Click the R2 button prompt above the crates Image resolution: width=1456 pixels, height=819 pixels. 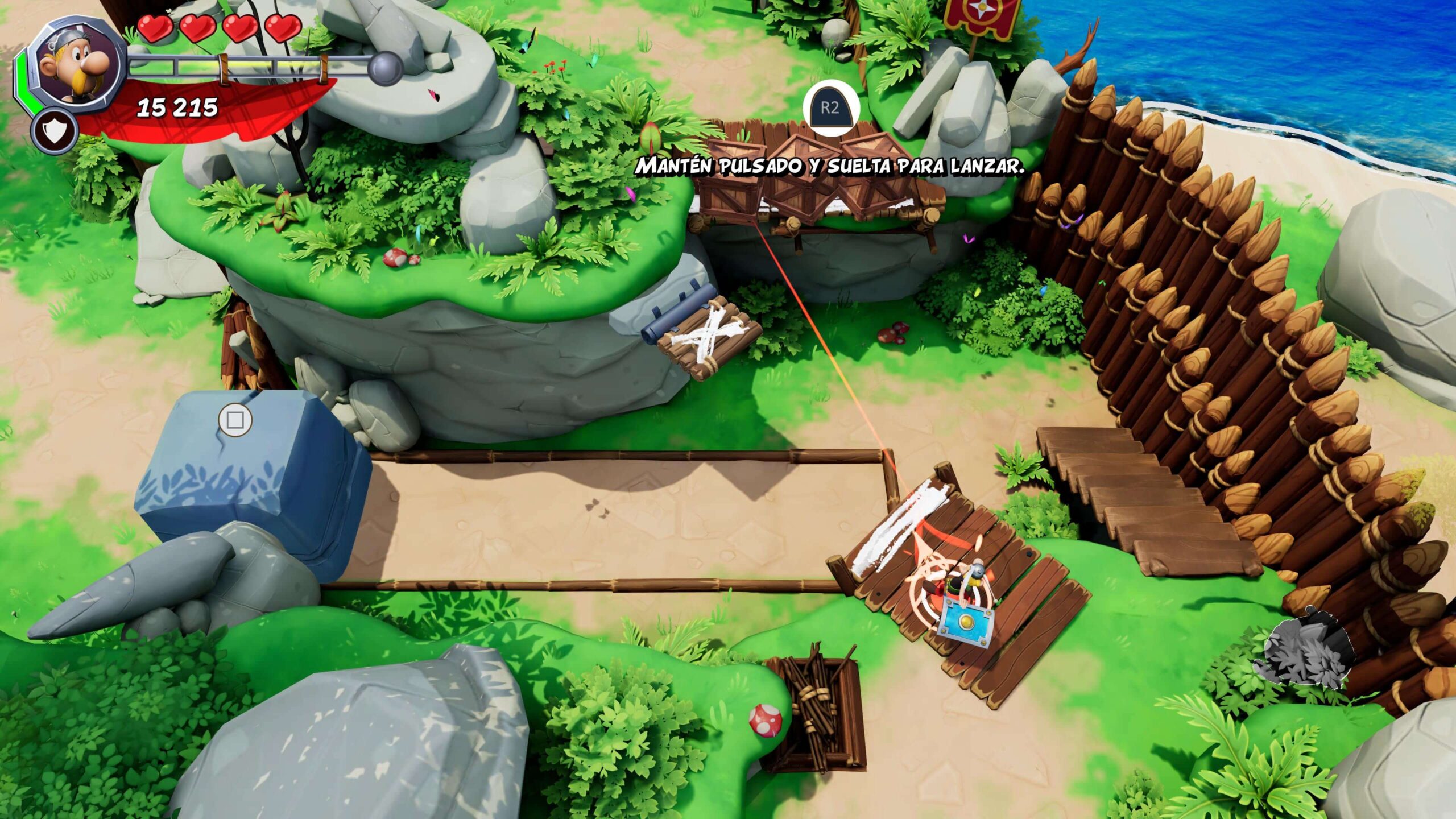pos(830,108)
